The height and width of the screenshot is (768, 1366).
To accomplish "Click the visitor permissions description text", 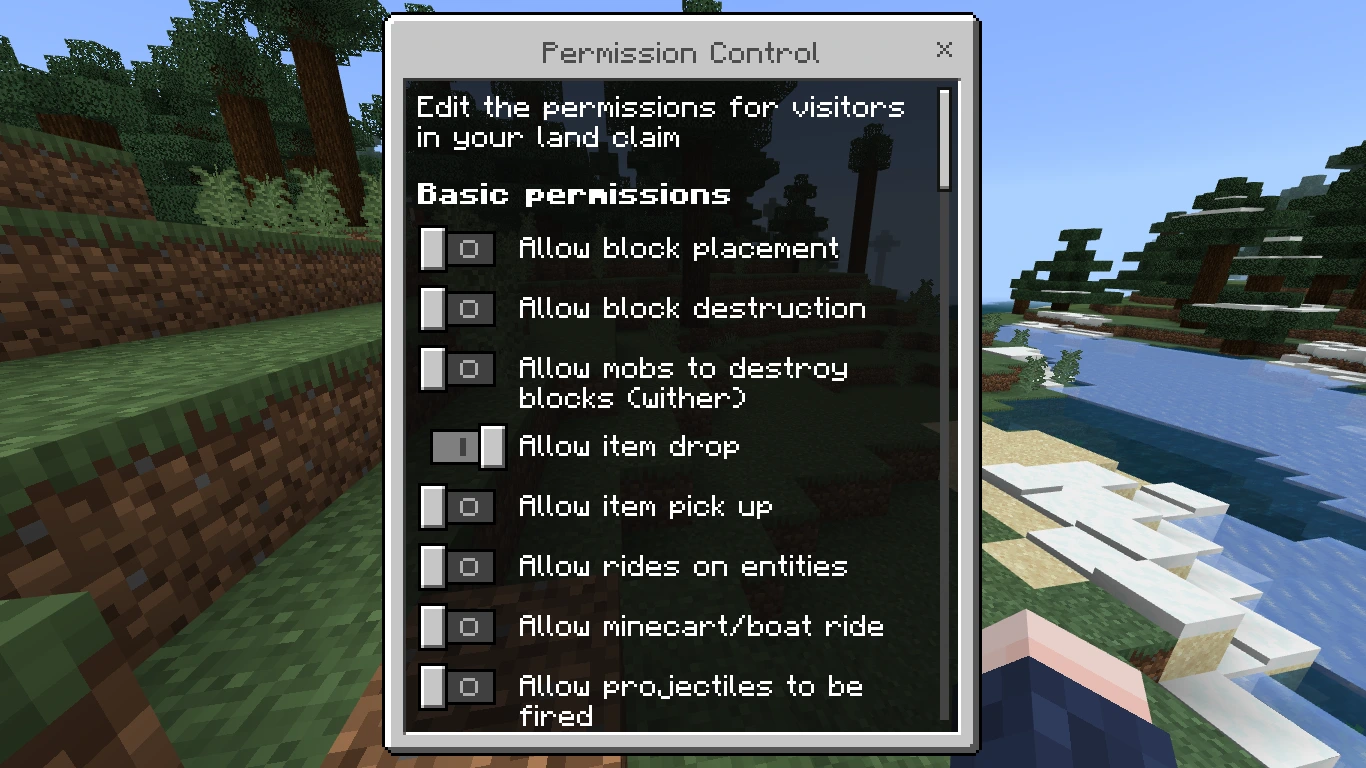I will pyautogui.click(x=662, y=121).
